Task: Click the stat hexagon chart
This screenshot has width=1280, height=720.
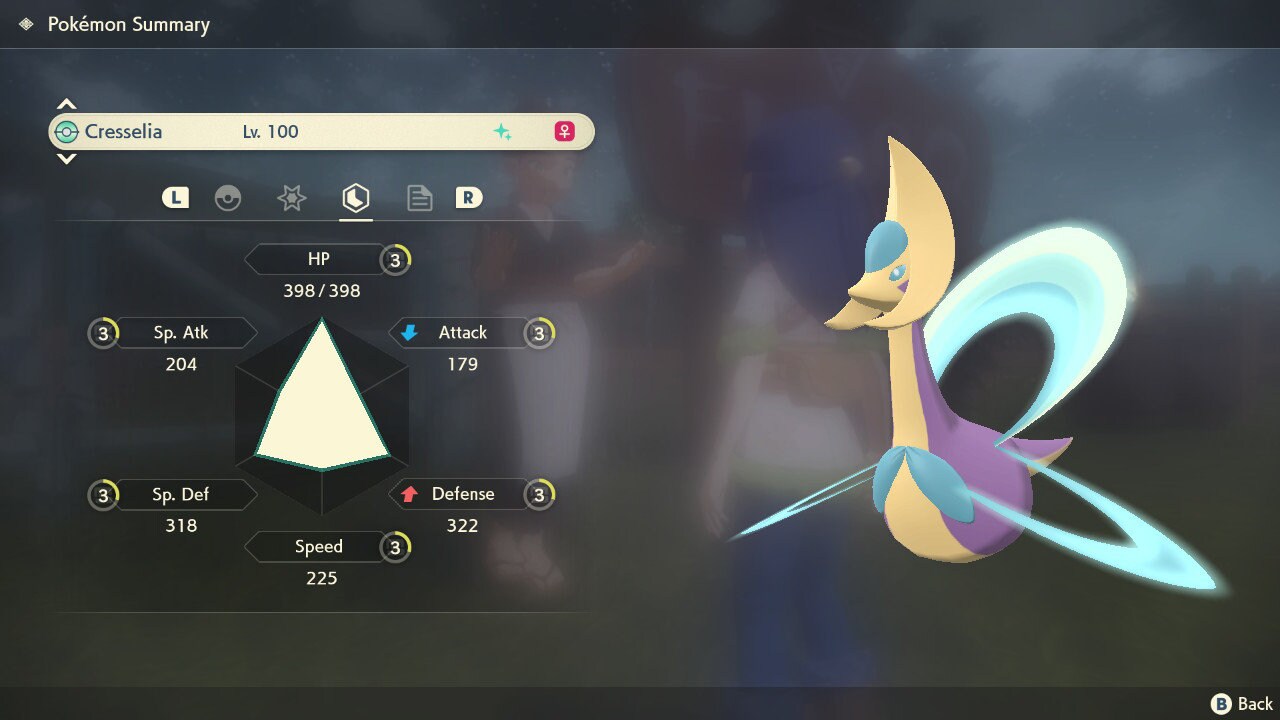Action: tap(322, 414)
